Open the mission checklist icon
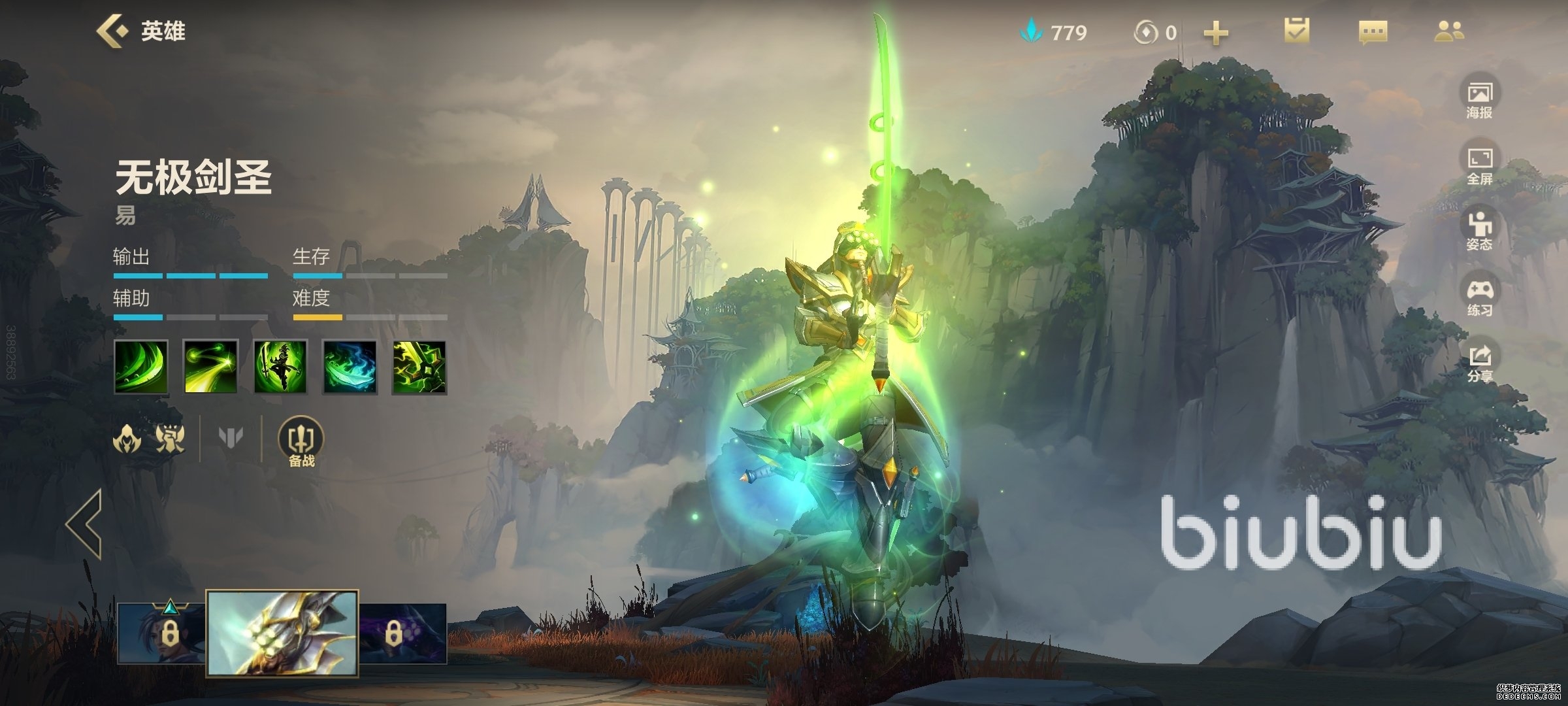 (x=1296, y=31)
